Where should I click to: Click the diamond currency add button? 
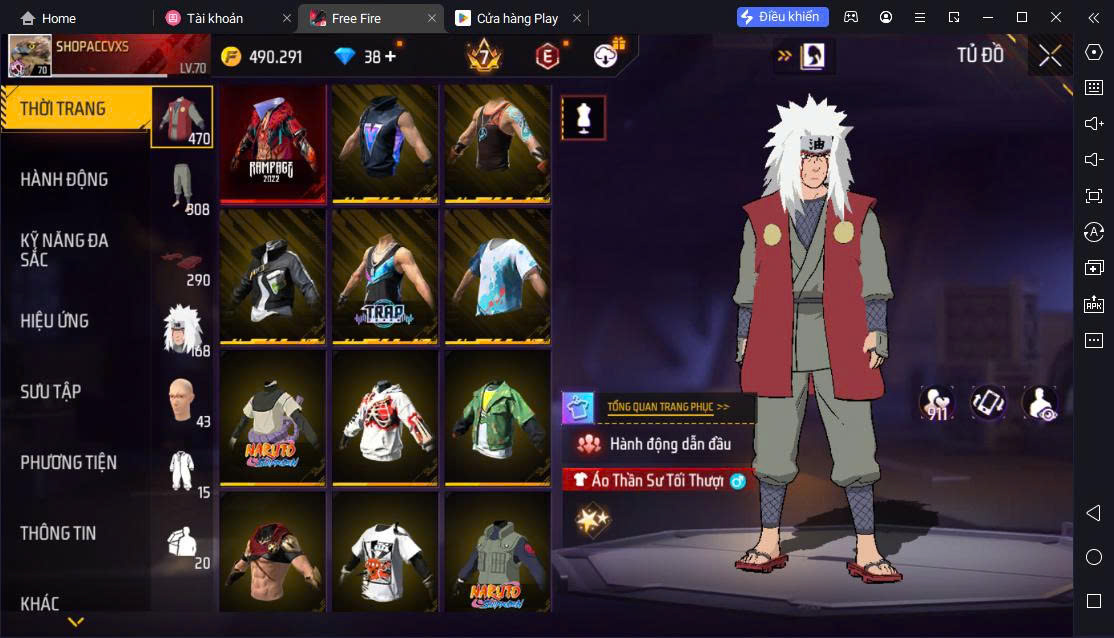390,57
